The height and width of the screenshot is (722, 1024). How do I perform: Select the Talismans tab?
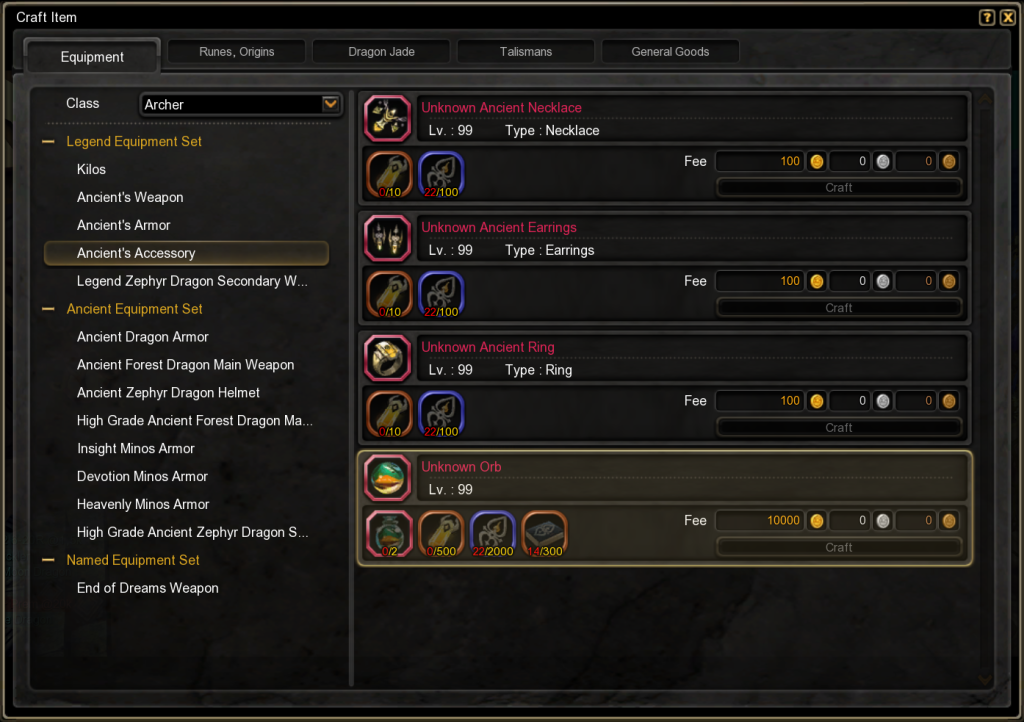(x=526, y=52)
